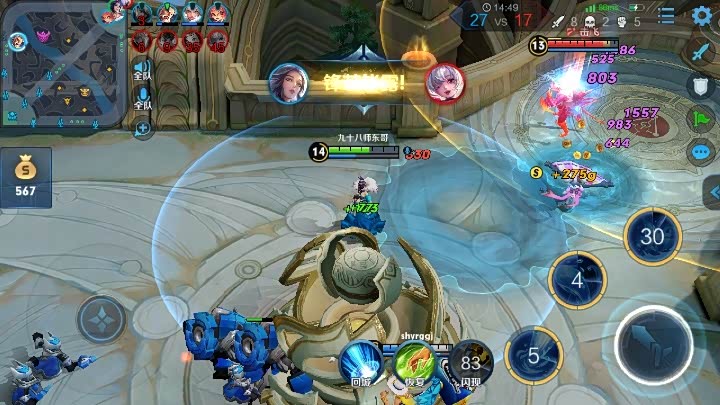Use the Restore (恢复) heal ability
This screenshot has height=405, width=720.
click(412, 361)
